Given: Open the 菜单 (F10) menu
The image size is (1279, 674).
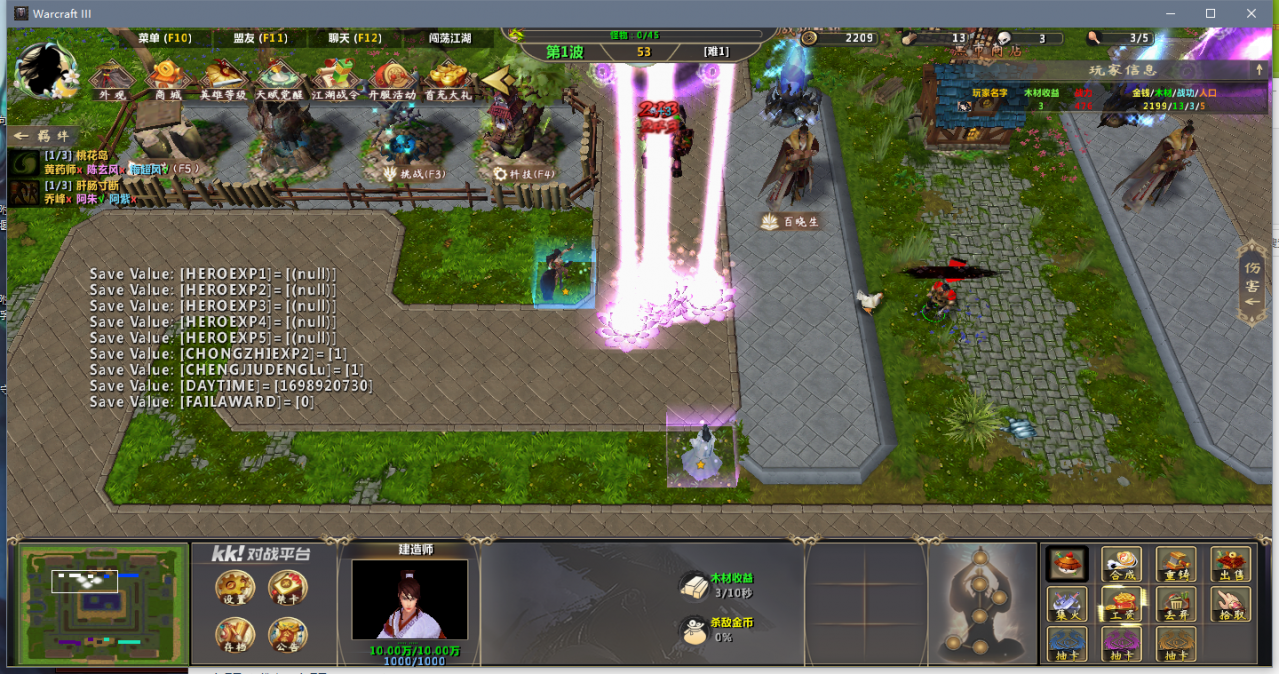Looking at the screenshot, I should tap(165, 38).
